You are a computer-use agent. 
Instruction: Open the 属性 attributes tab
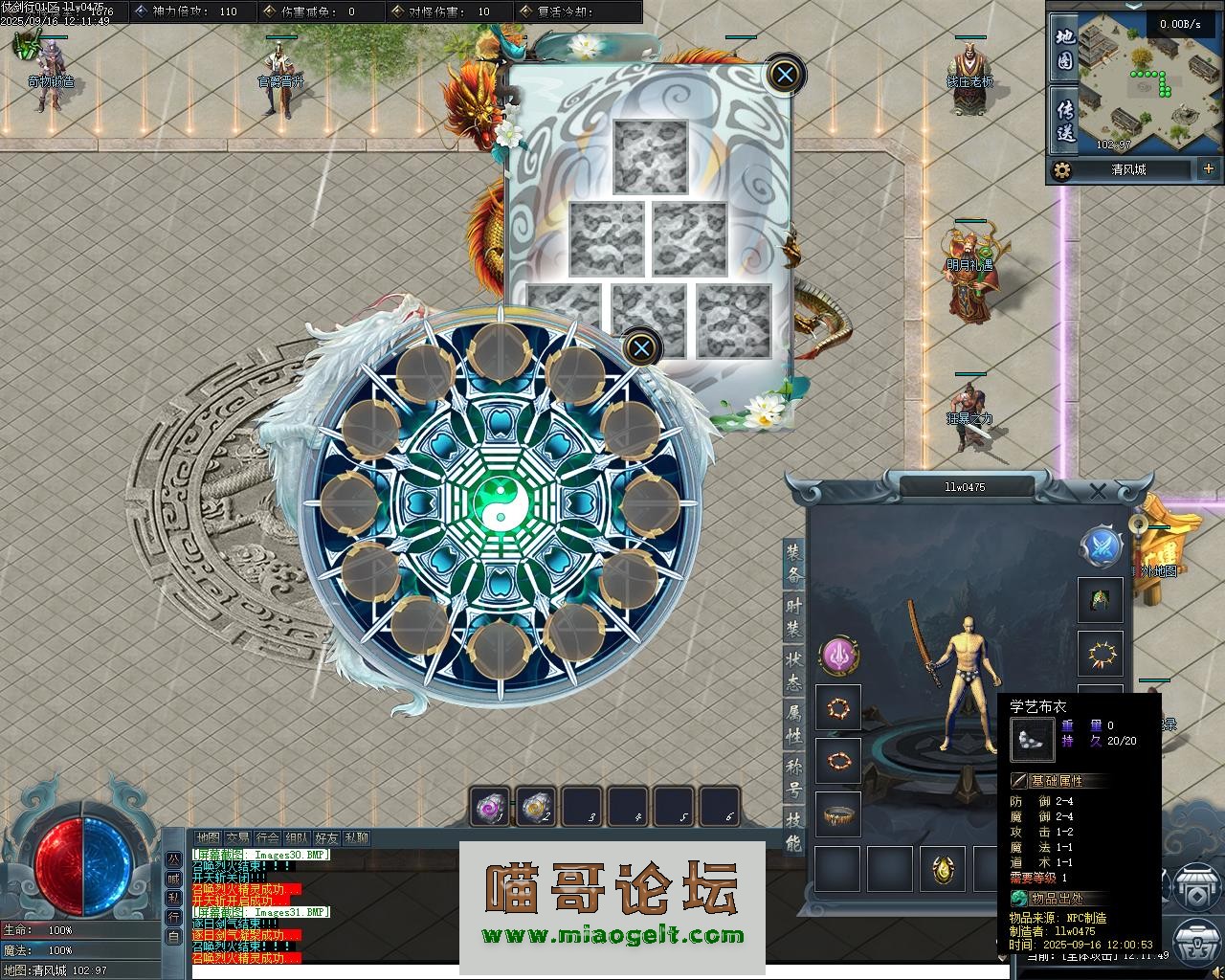[794, 723]
